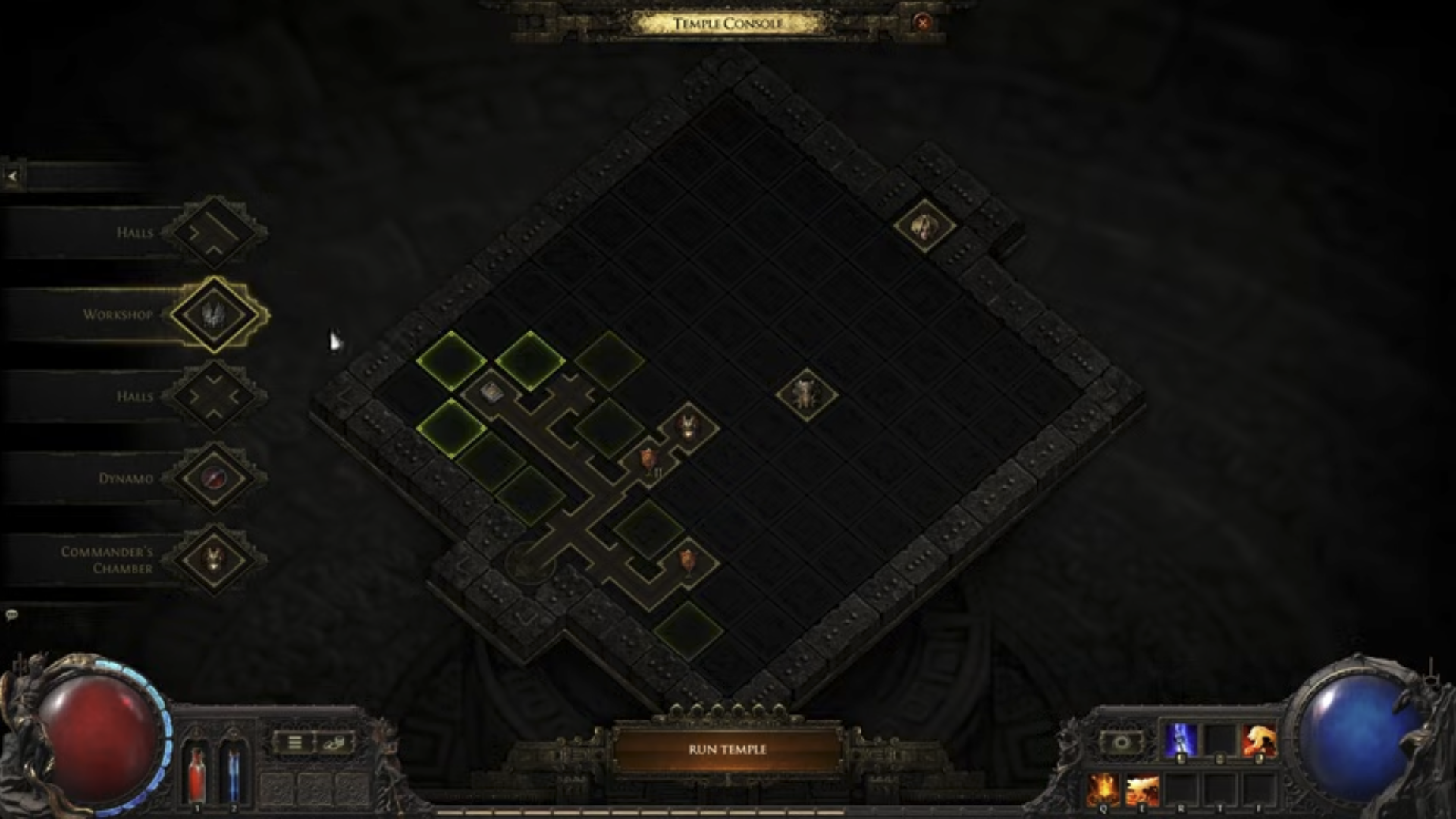Collapse the room list with the arrow
Screen dimensions: 1456x819
[12, 177]
